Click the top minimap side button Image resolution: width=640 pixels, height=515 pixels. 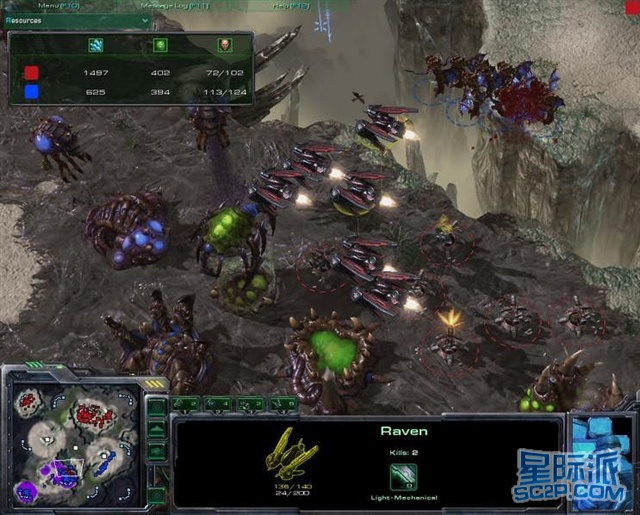[x=157, y=406]
